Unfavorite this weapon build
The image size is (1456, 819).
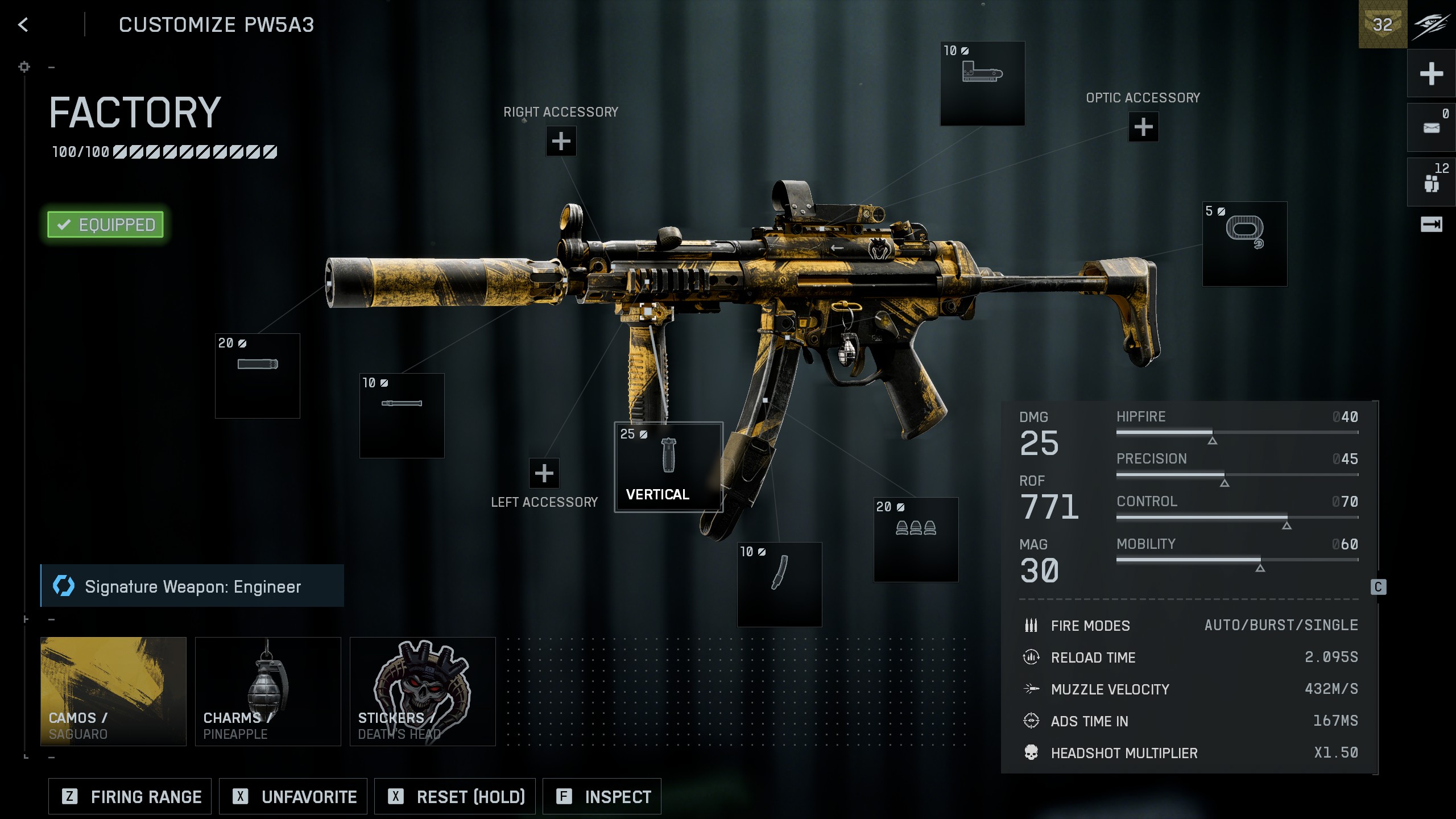293,797
